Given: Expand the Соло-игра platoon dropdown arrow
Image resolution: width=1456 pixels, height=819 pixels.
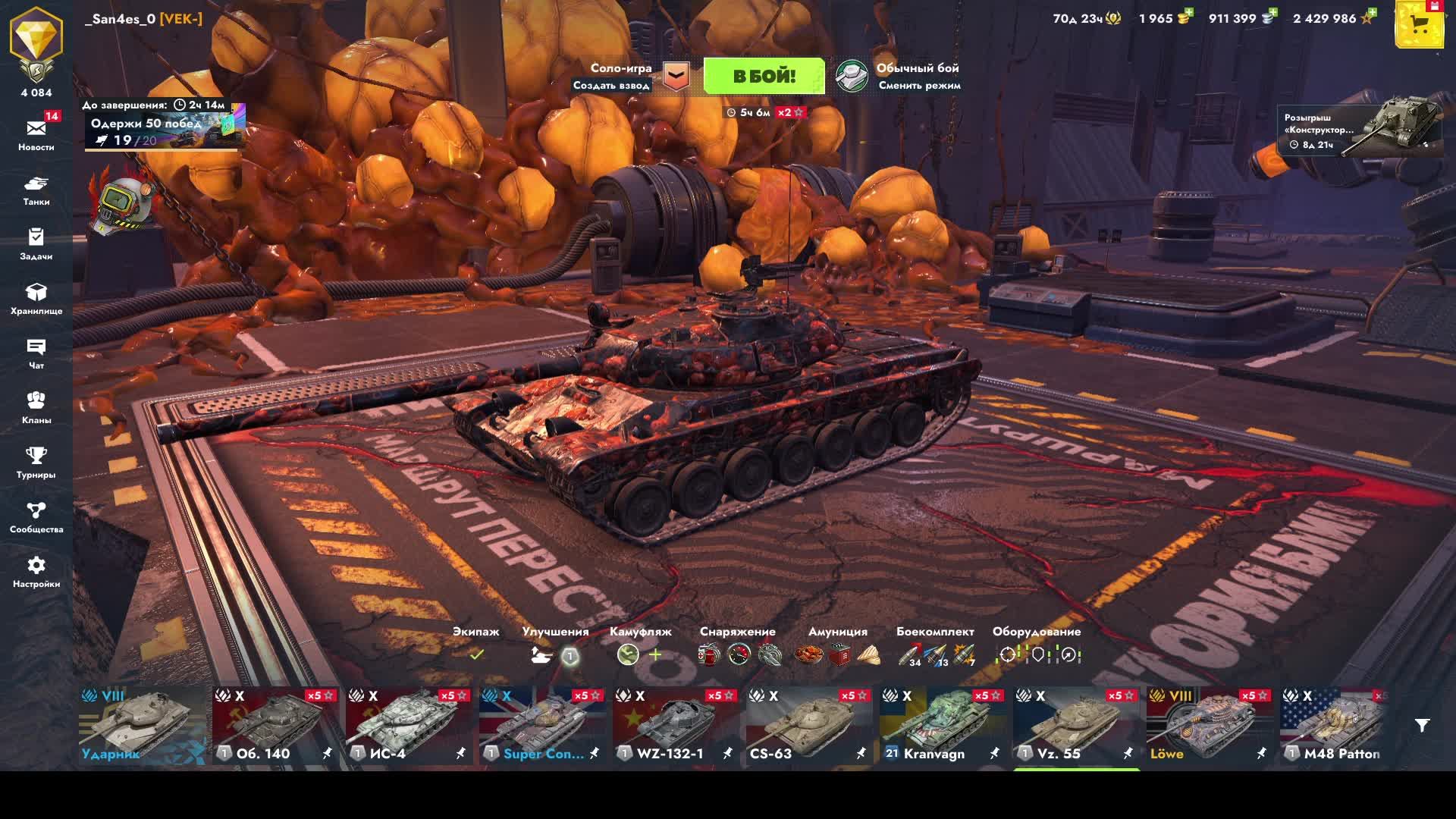Looking at the screenshot, I should 676,76.
